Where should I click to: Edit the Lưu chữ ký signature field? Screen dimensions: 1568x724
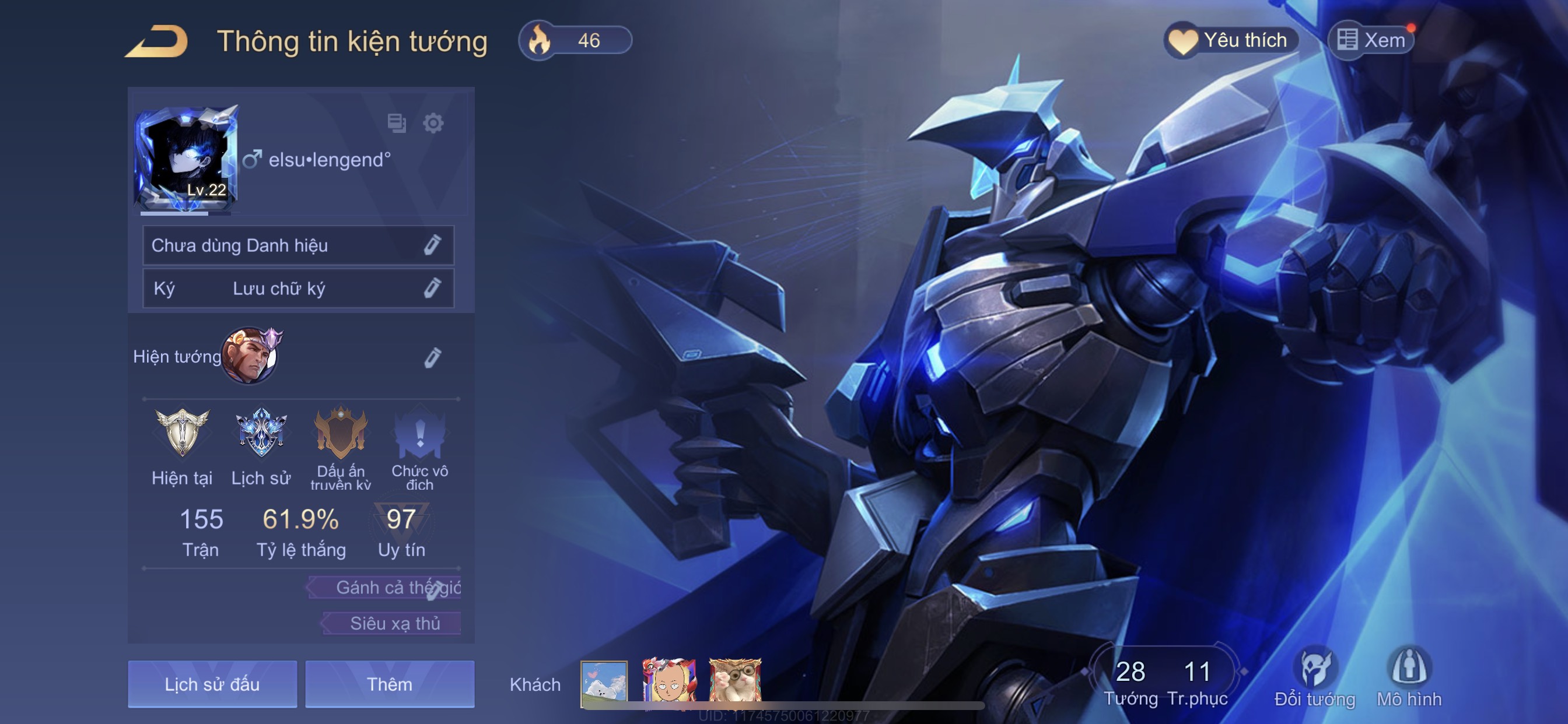[432, 288]
